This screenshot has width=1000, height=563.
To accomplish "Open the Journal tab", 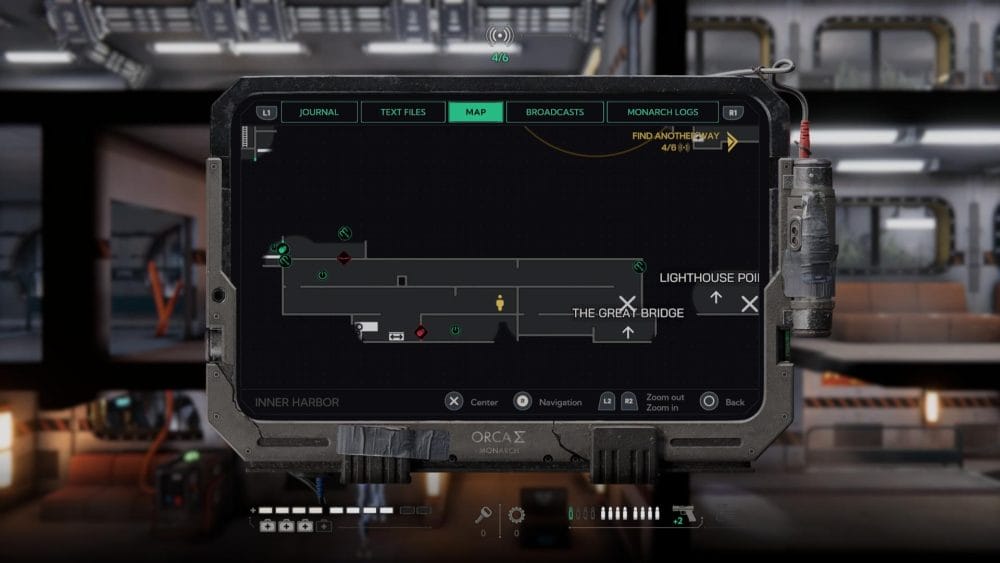I will point(319,112).
